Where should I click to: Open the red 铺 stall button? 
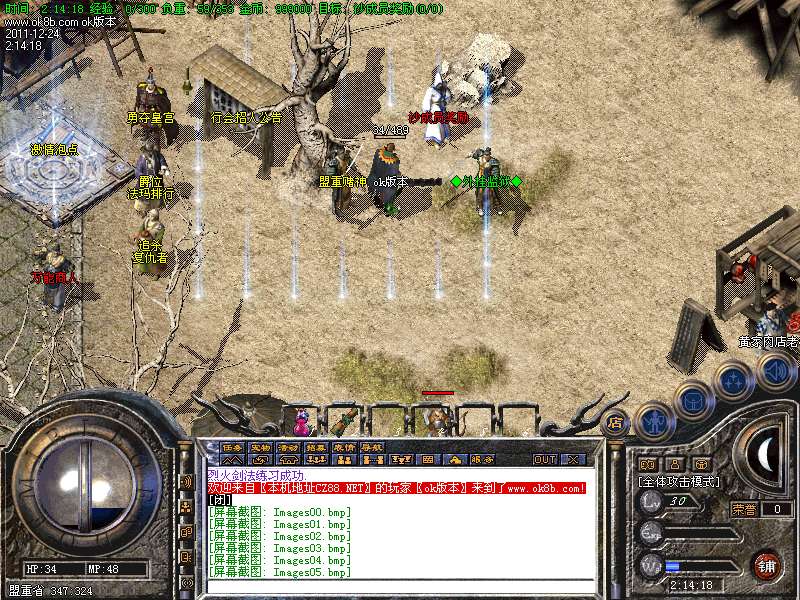pos(766,565)
